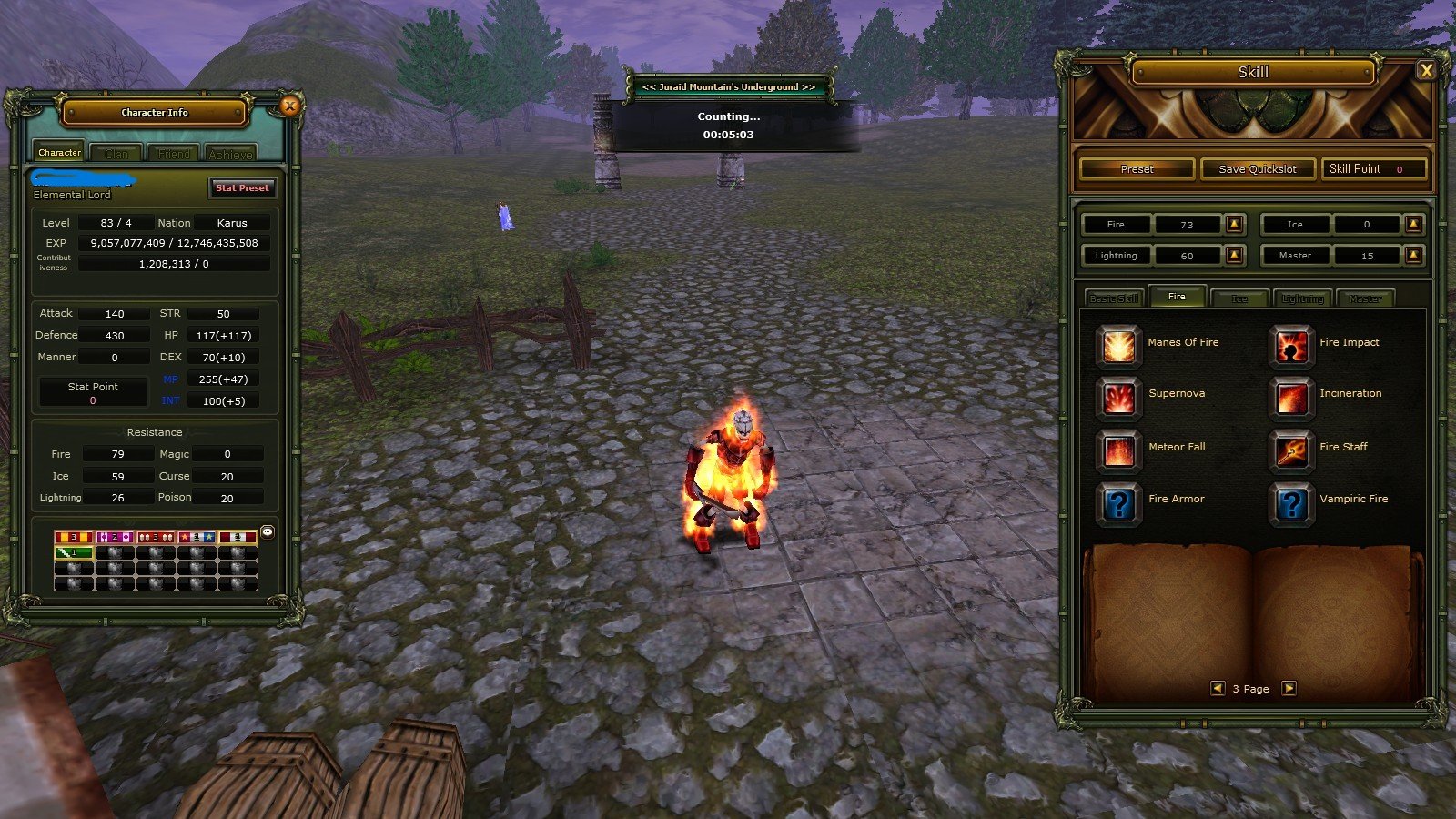The image size is (1456, 819).
Task: Select the Fire Impact skill icon
Action: tap(1291, 347)
